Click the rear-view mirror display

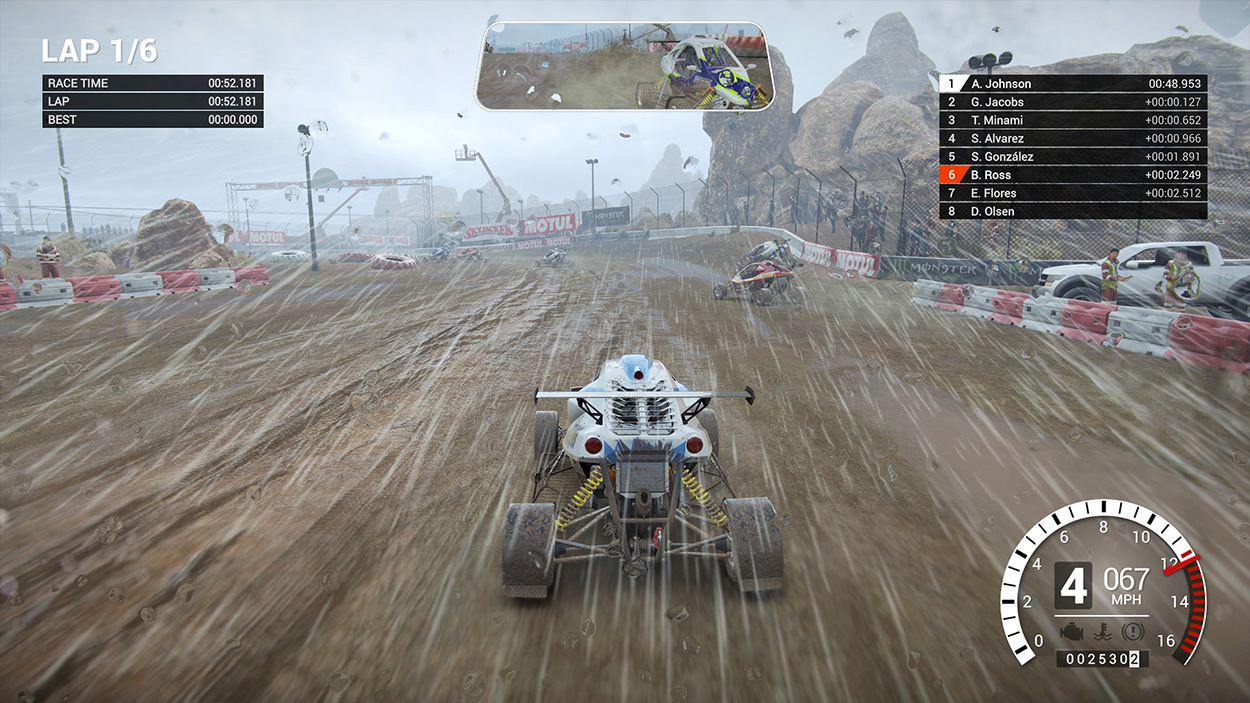624,66
